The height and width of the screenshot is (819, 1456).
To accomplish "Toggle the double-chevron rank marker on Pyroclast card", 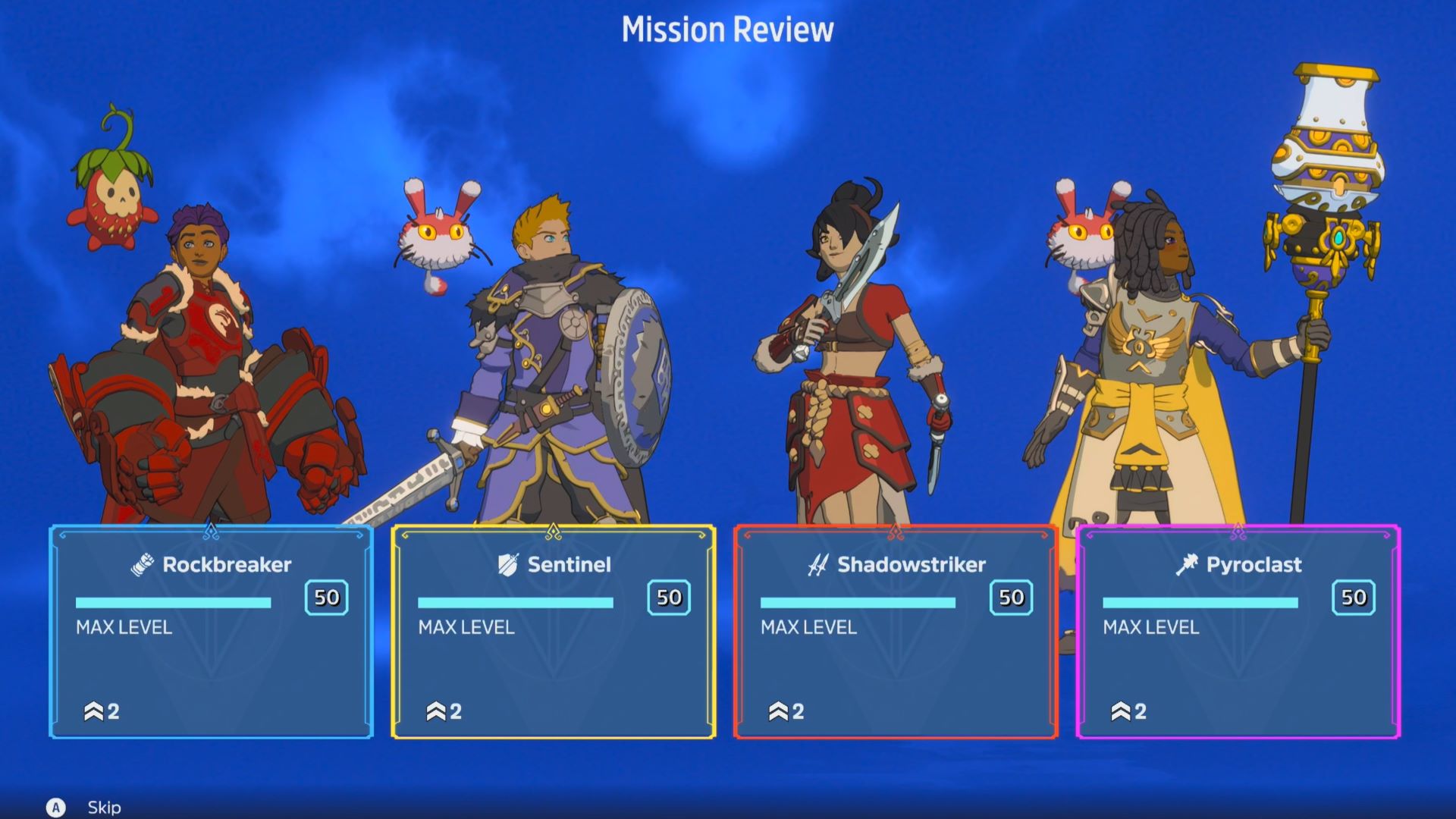I will [x=1122, y=712].
